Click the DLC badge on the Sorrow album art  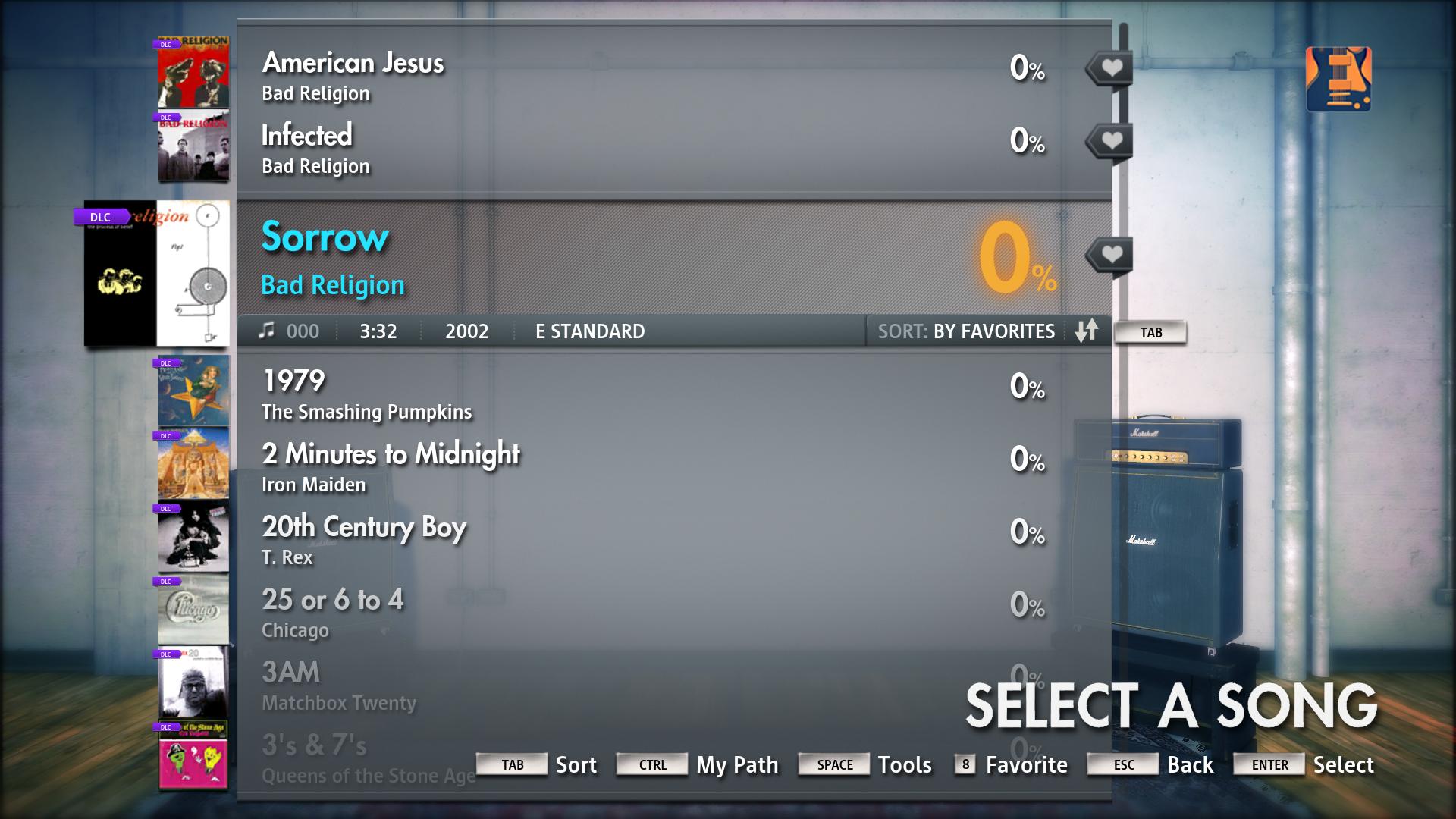click(x=99, y=218)
